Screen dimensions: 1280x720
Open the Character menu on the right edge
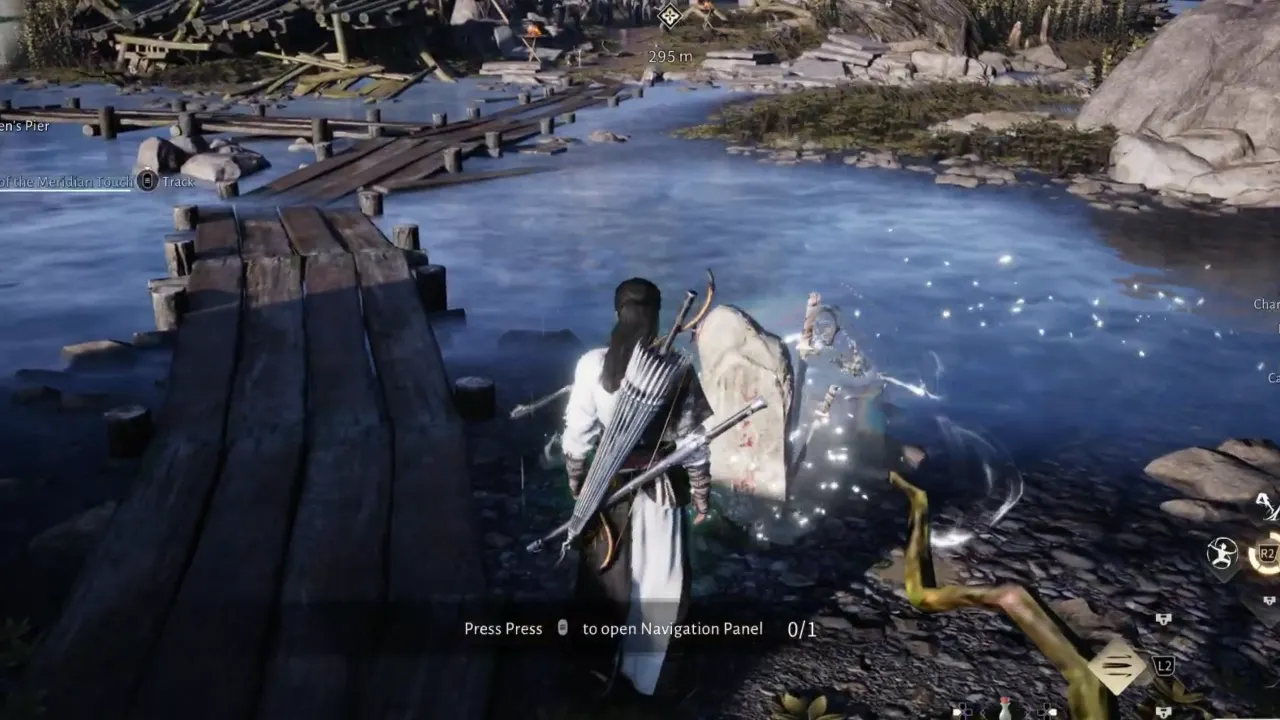click(1265, 304)
